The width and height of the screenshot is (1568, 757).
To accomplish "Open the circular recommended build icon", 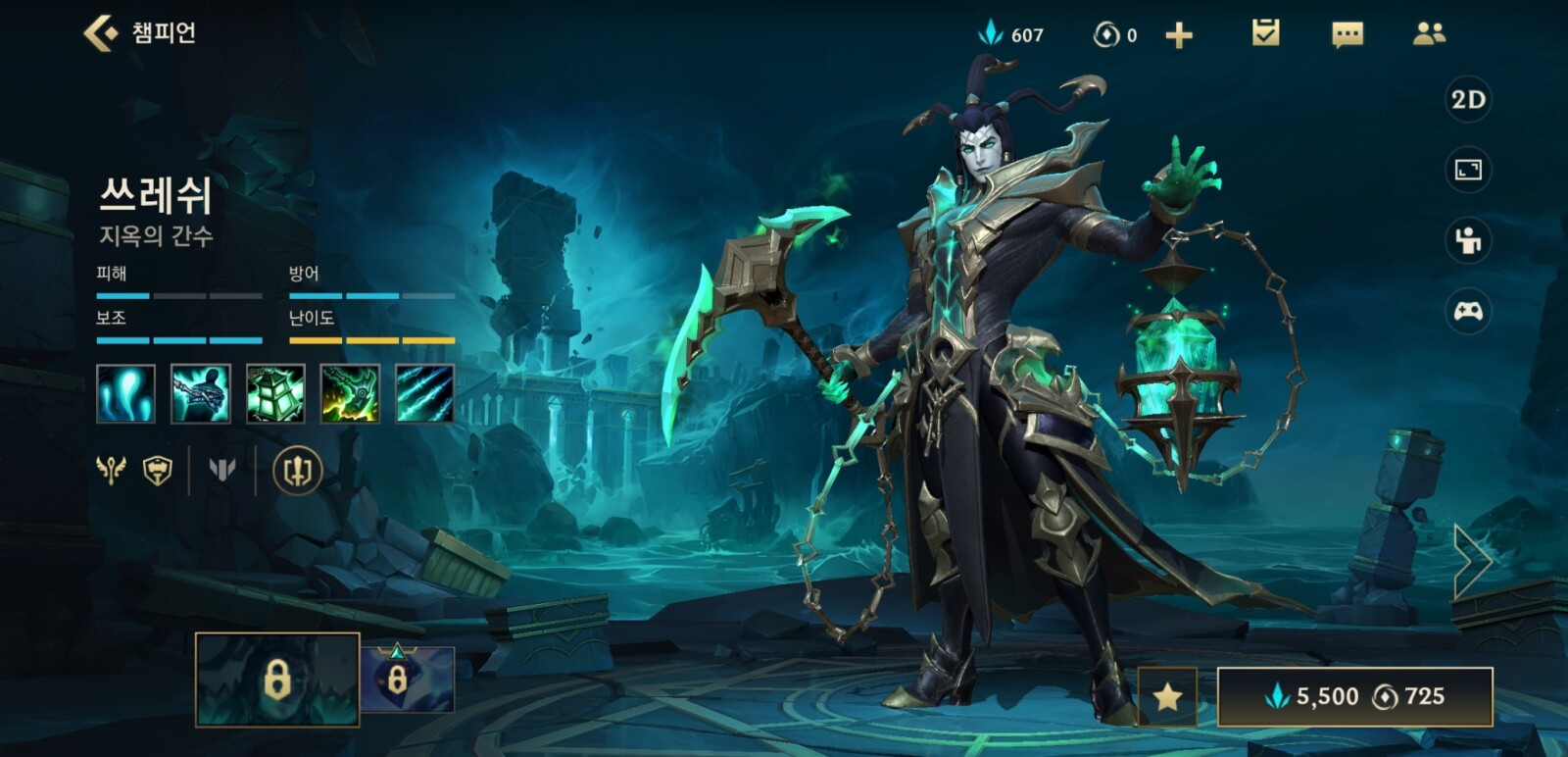I will click(297, 471).
